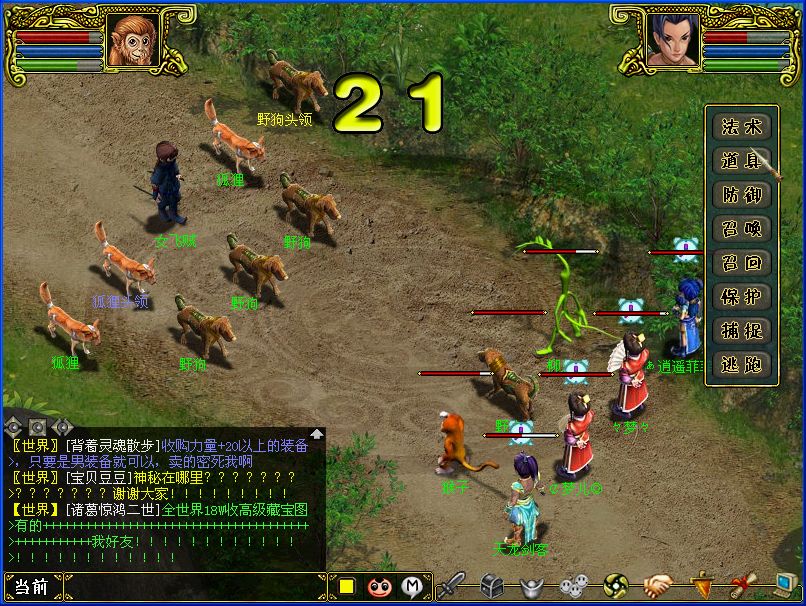The height and width of the screenshot is (606, 806).
Task: Select the 捕捉 (Capture) command
Action: pyautogui.click(x=741, y=331)
